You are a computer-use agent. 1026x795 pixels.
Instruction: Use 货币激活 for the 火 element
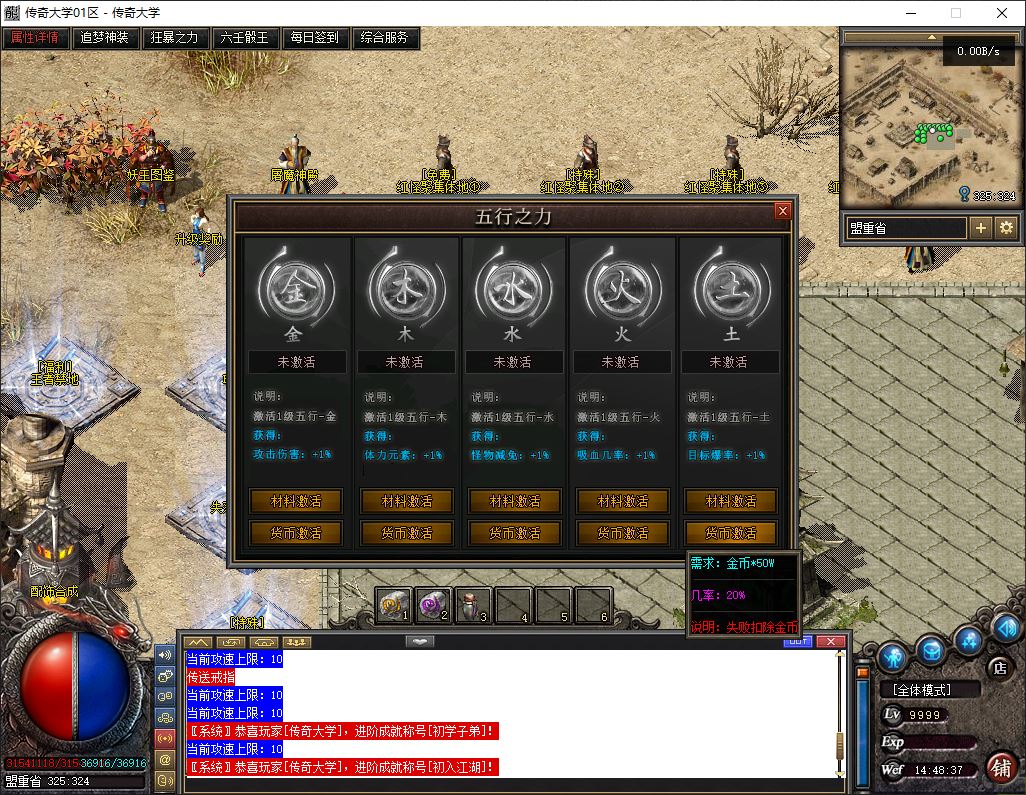tap(622, 533)
